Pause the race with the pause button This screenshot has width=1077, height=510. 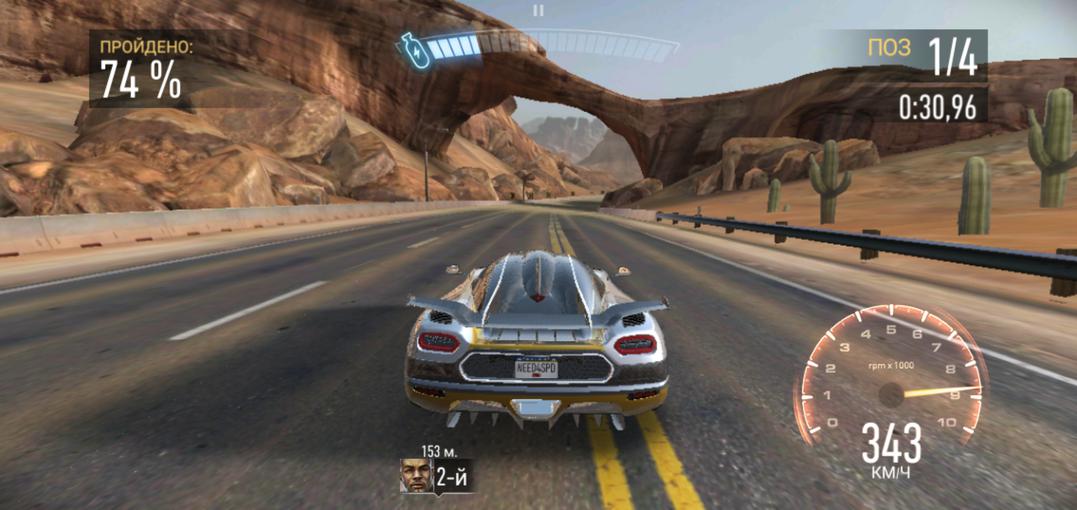click(538, 11)
